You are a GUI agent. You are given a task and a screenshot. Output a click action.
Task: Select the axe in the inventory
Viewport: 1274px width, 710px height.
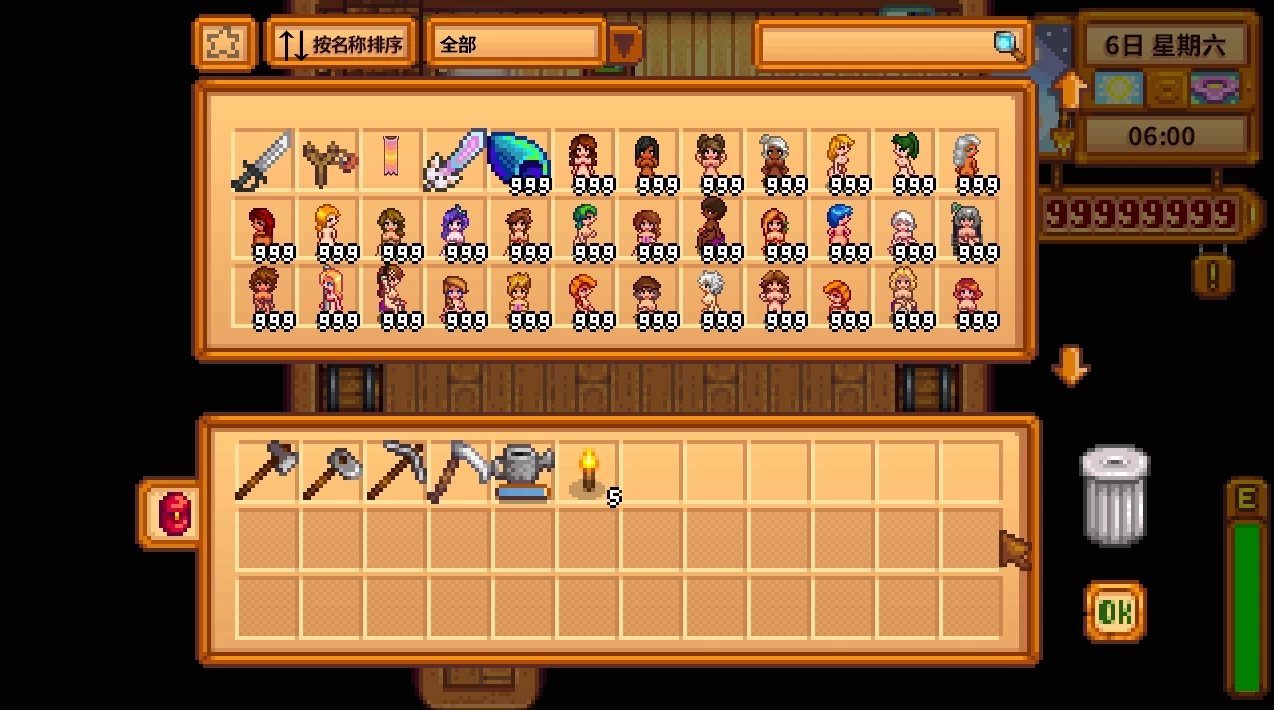266,470
